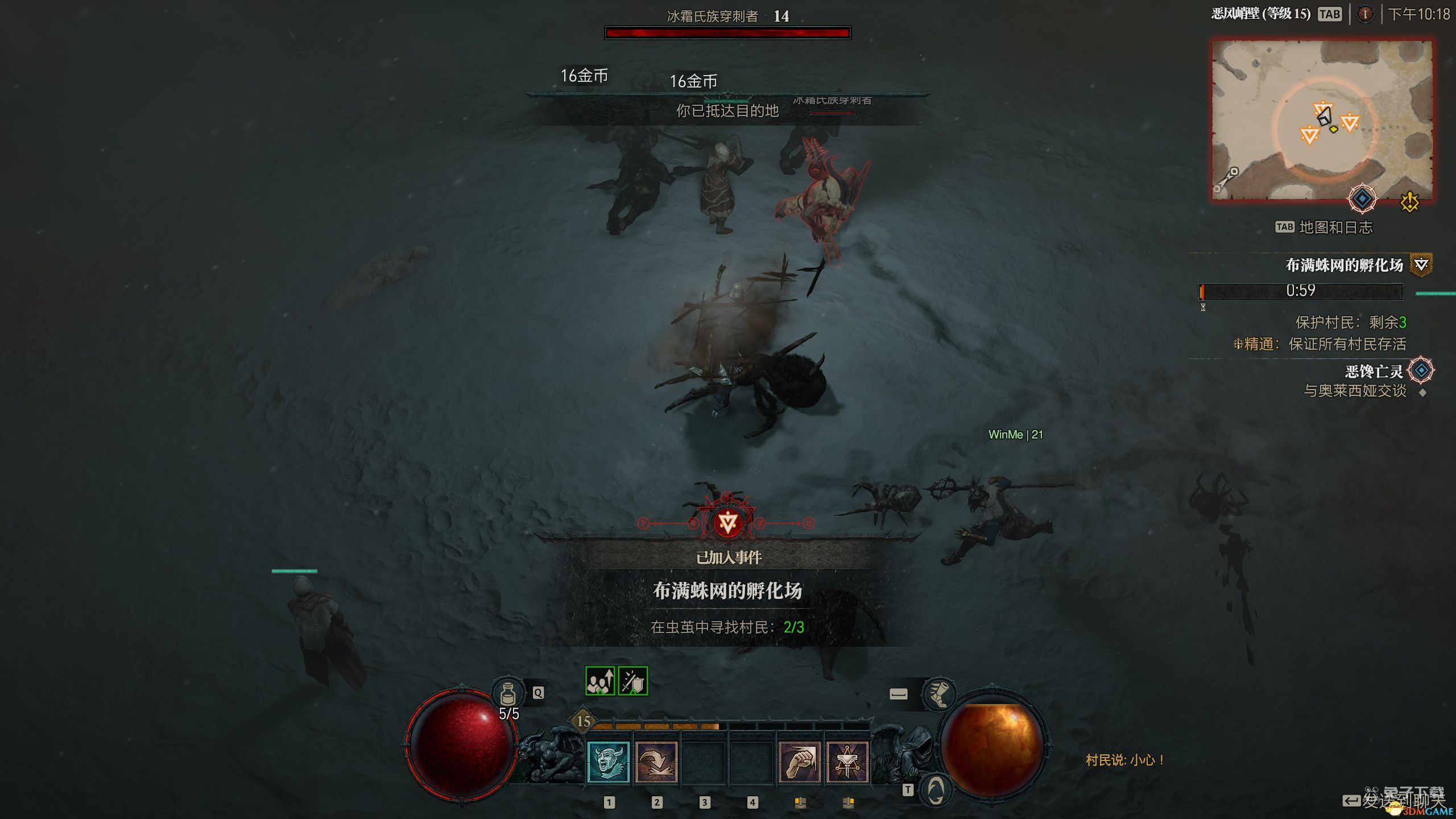Activate the horned shouting face skill
Viewport: 1456px width, 819px height.
608,762
